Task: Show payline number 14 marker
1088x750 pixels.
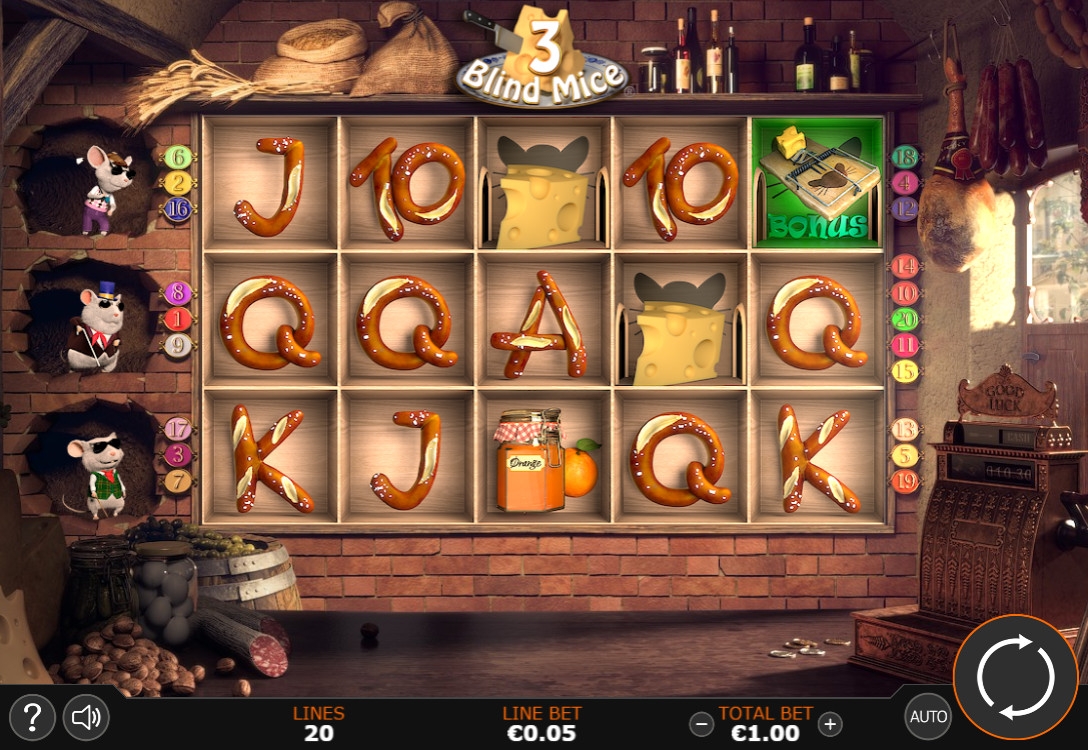Action: click(x=905, y=266)
